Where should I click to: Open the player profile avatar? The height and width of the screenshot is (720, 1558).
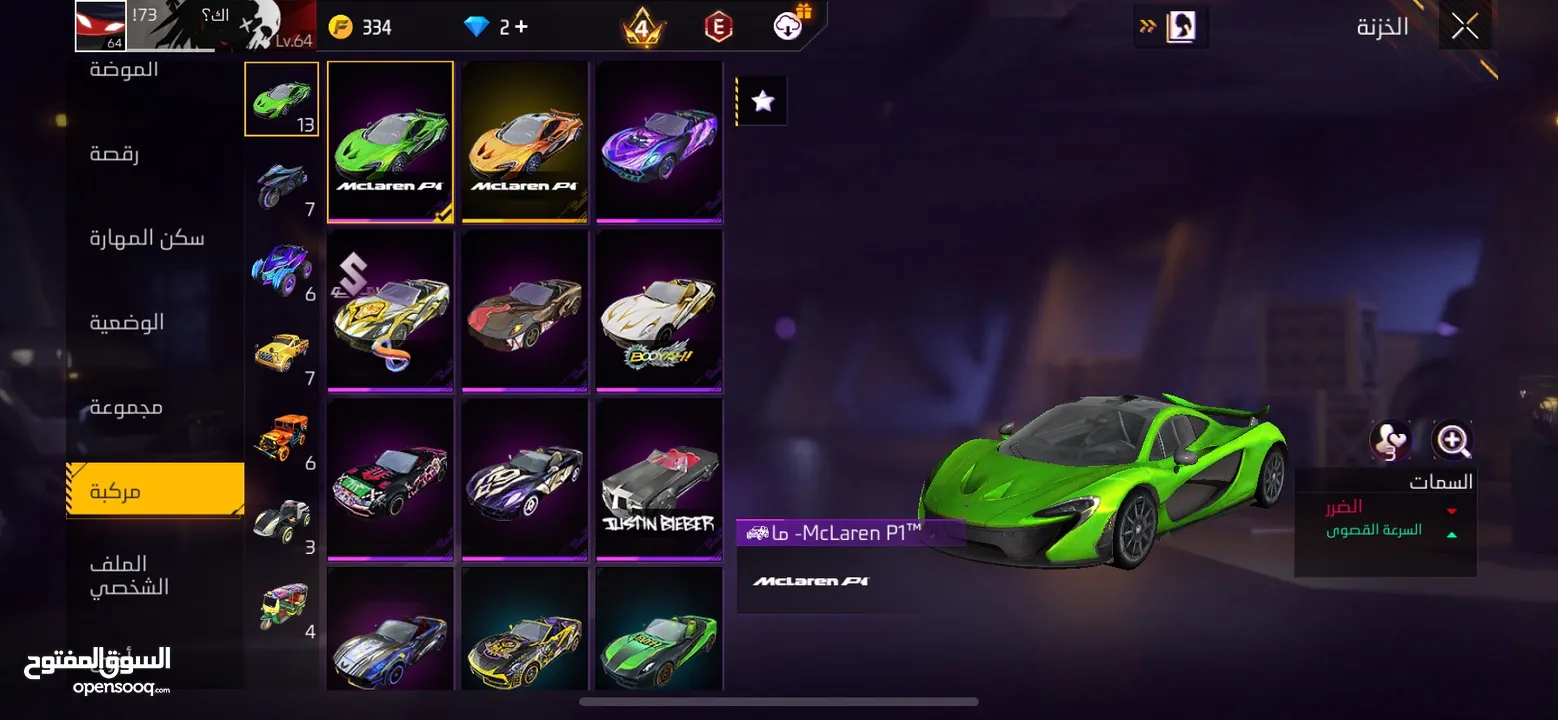click(x=101, y=26)
